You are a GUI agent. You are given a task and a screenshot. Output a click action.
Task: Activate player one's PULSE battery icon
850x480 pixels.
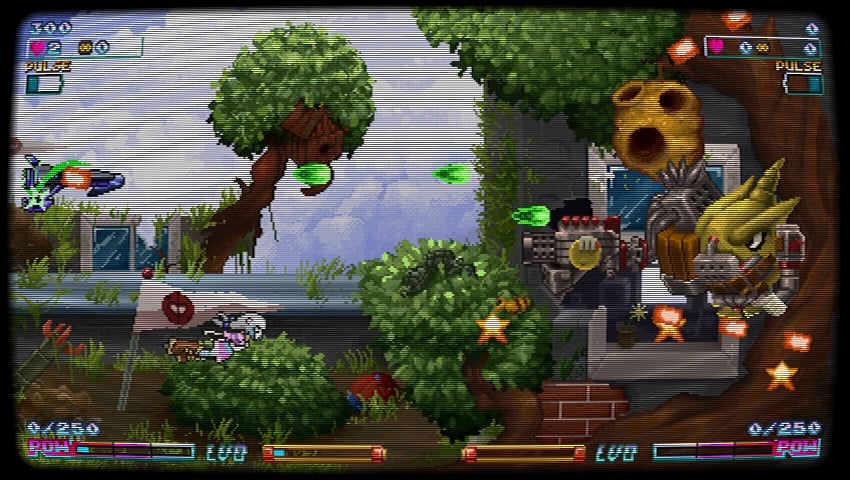(44, 84)
